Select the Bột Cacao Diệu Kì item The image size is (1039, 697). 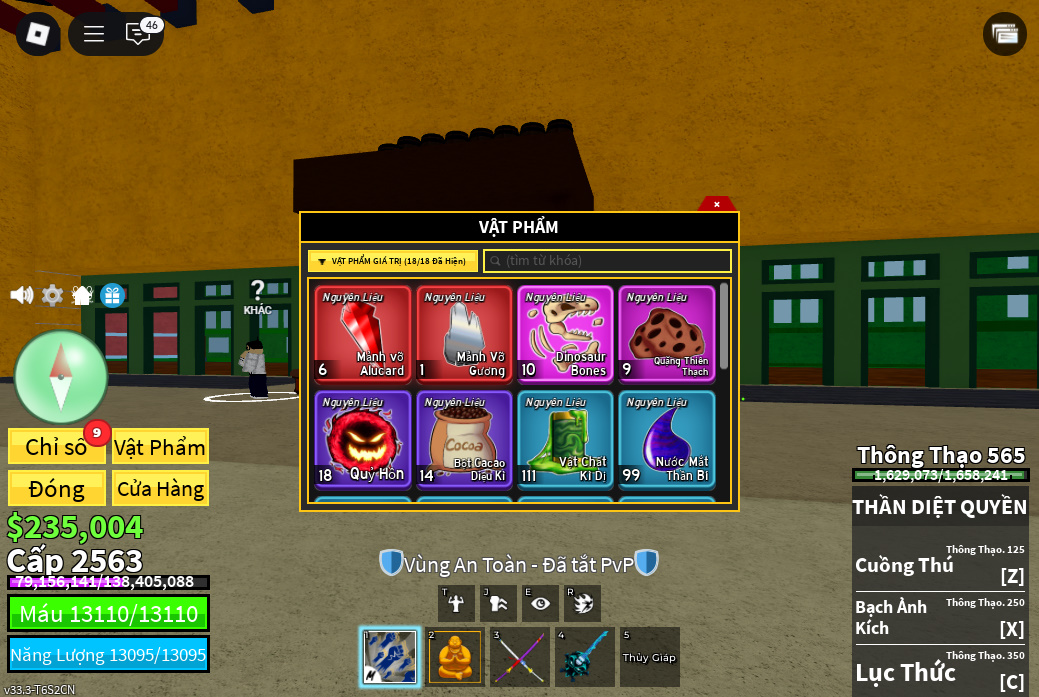pos(464,439)
